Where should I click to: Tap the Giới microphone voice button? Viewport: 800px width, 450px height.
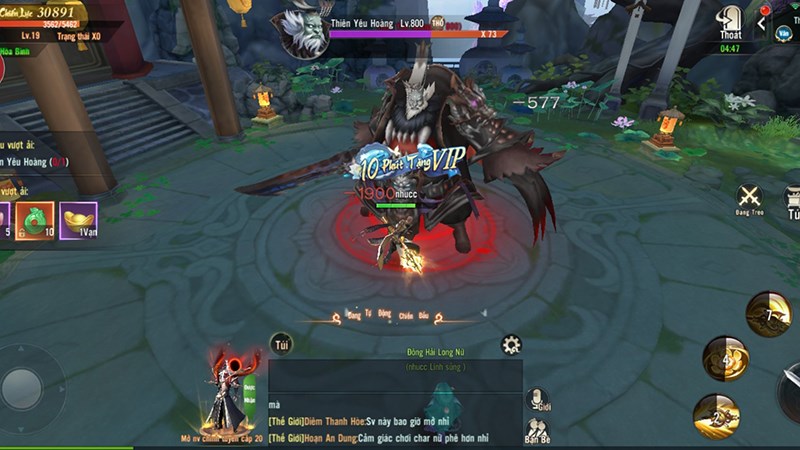[537, 401]
